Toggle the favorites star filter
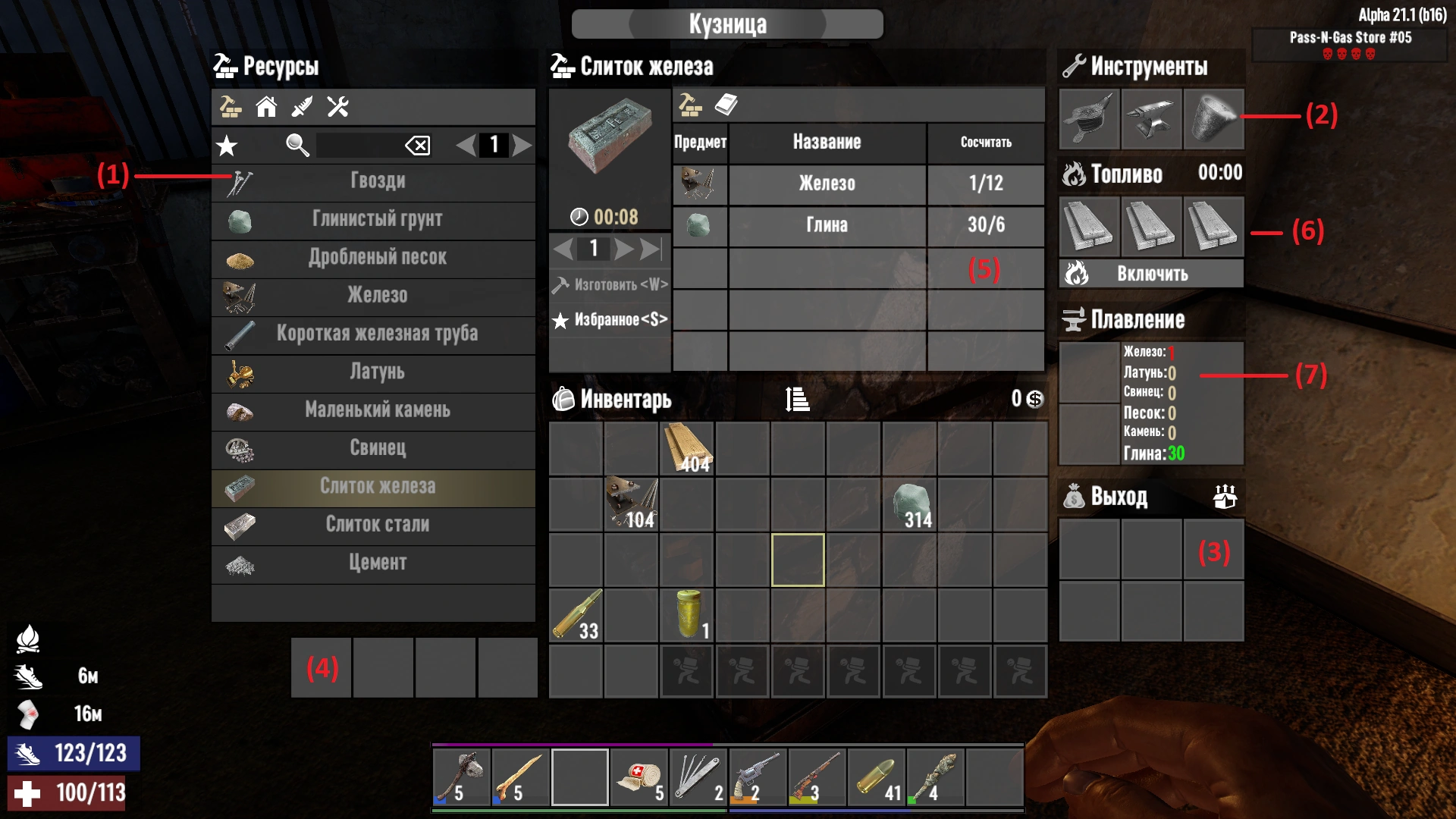 pyautogui.click(x=227, y=145)
